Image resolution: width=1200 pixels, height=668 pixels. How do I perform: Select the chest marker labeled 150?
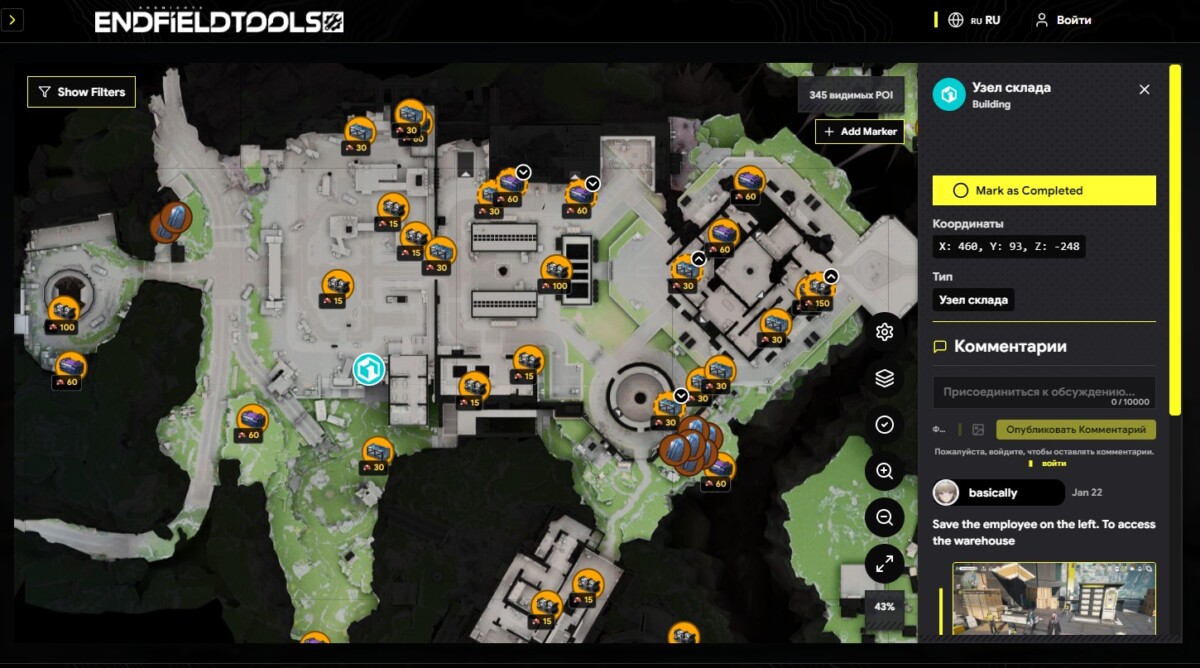818,290
